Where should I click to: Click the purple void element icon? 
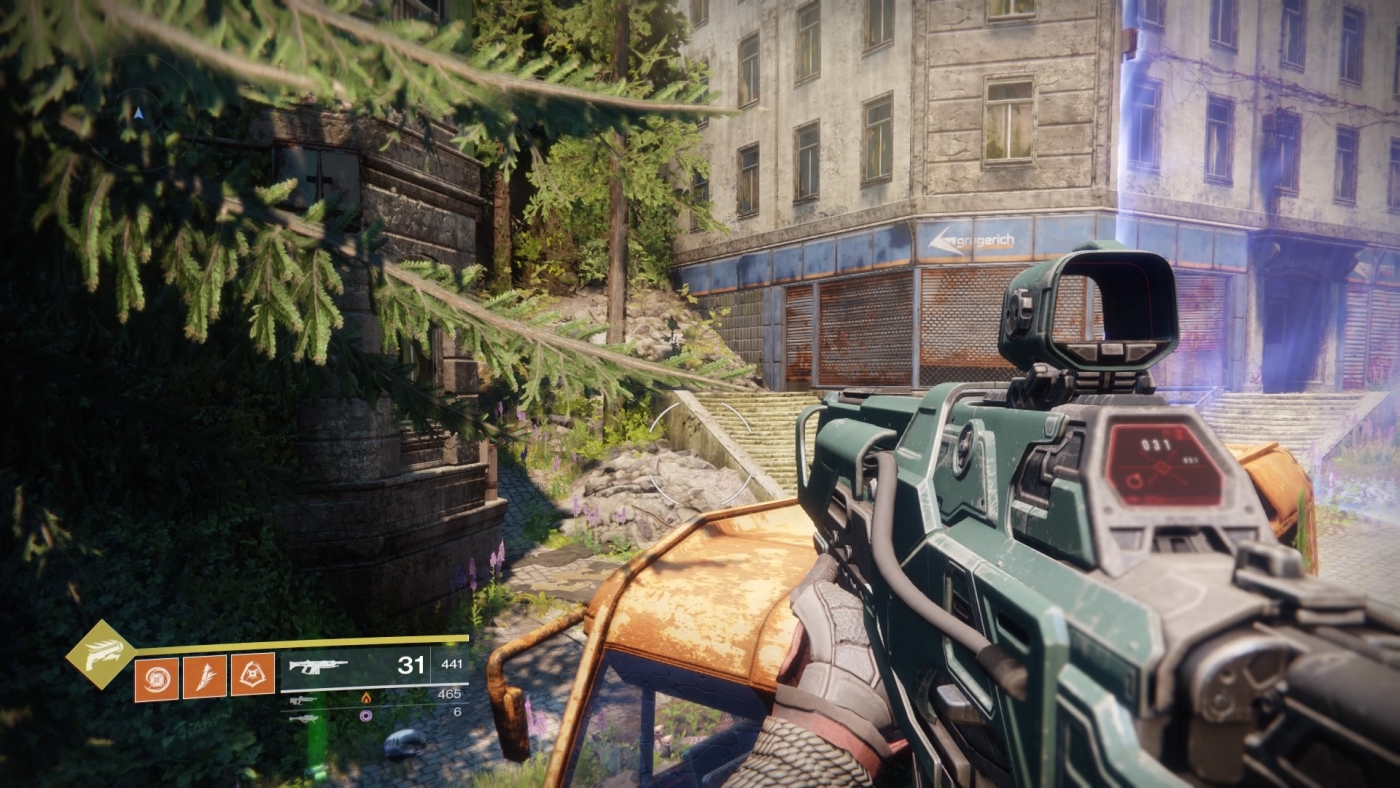point(365,715)
